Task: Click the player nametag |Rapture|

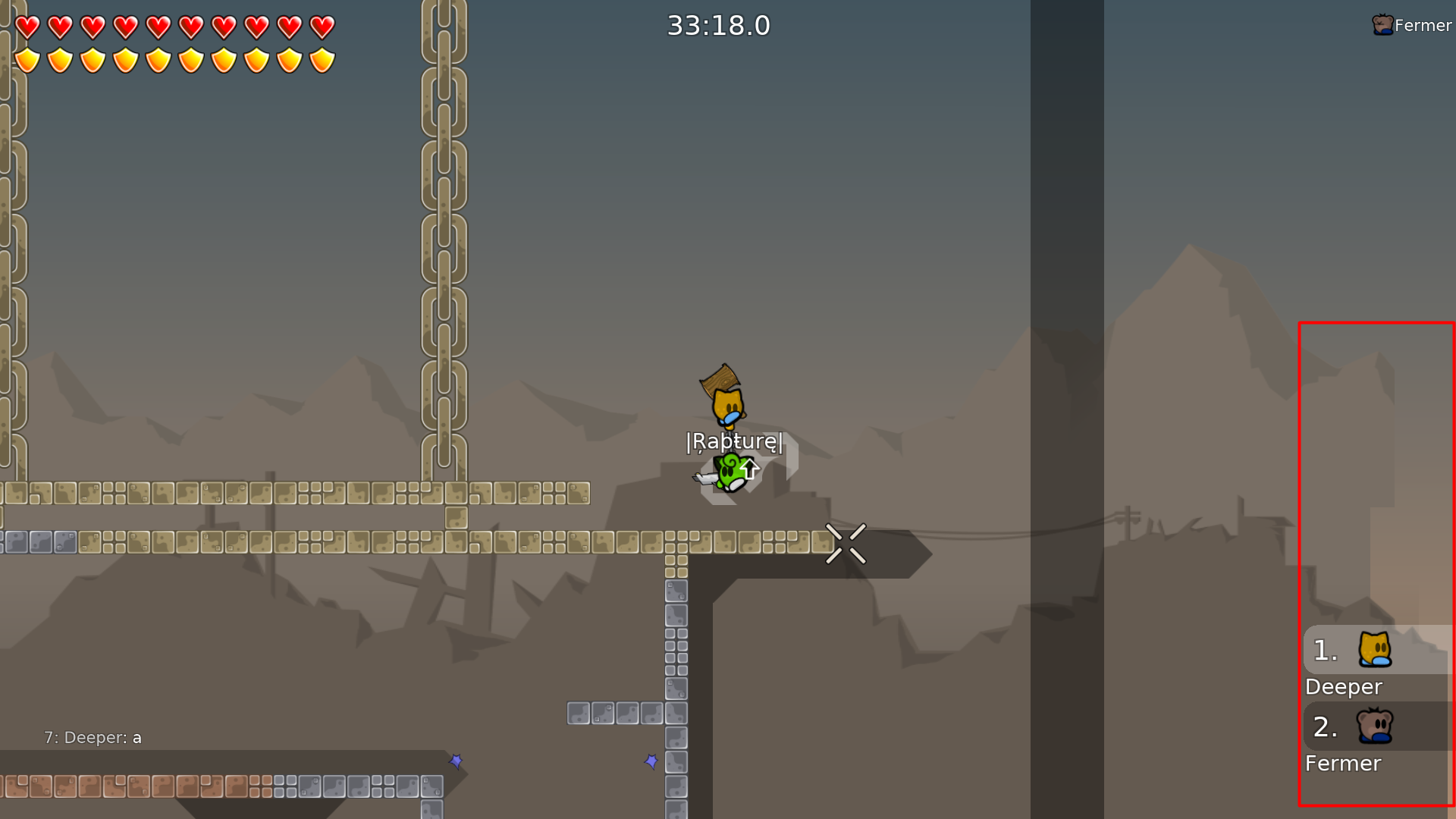Action: [x=734, y=441]
